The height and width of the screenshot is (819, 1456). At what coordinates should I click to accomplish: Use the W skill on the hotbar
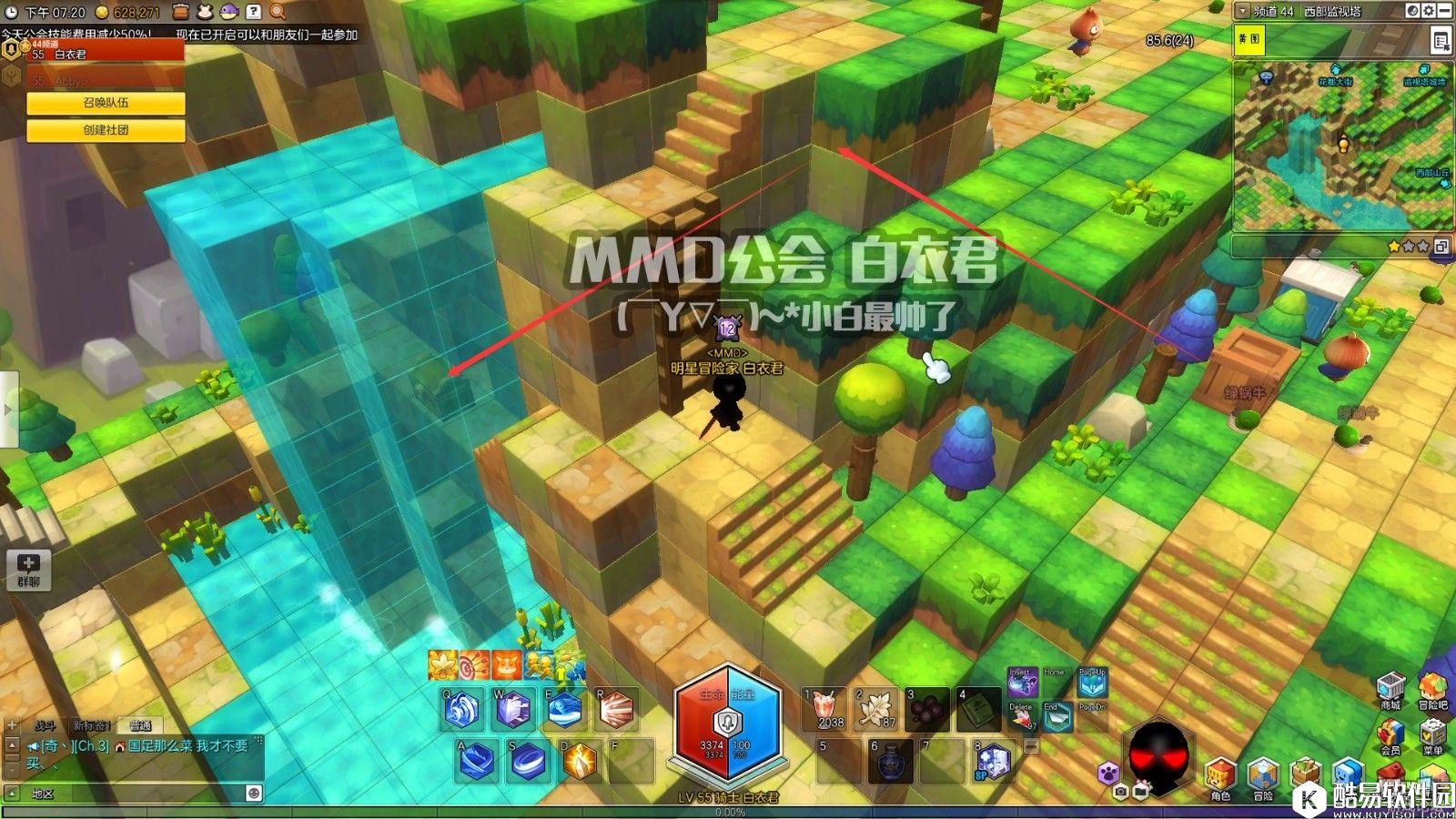pos(513,710)
